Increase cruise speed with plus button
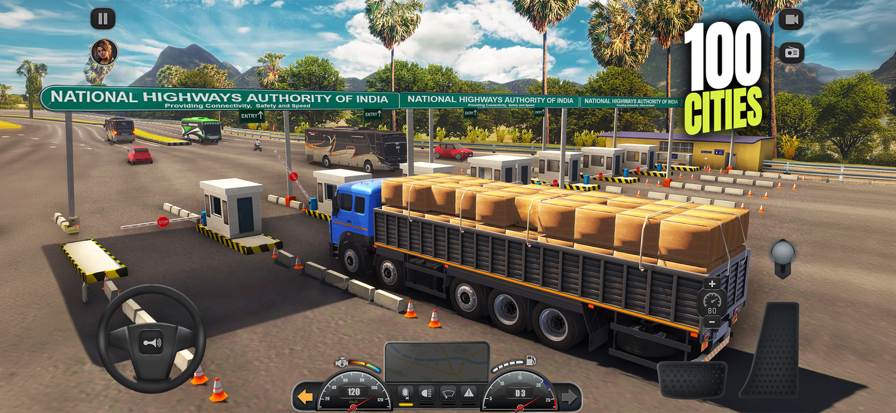This screenshot has height=413, width=896. tap(712, 284)
